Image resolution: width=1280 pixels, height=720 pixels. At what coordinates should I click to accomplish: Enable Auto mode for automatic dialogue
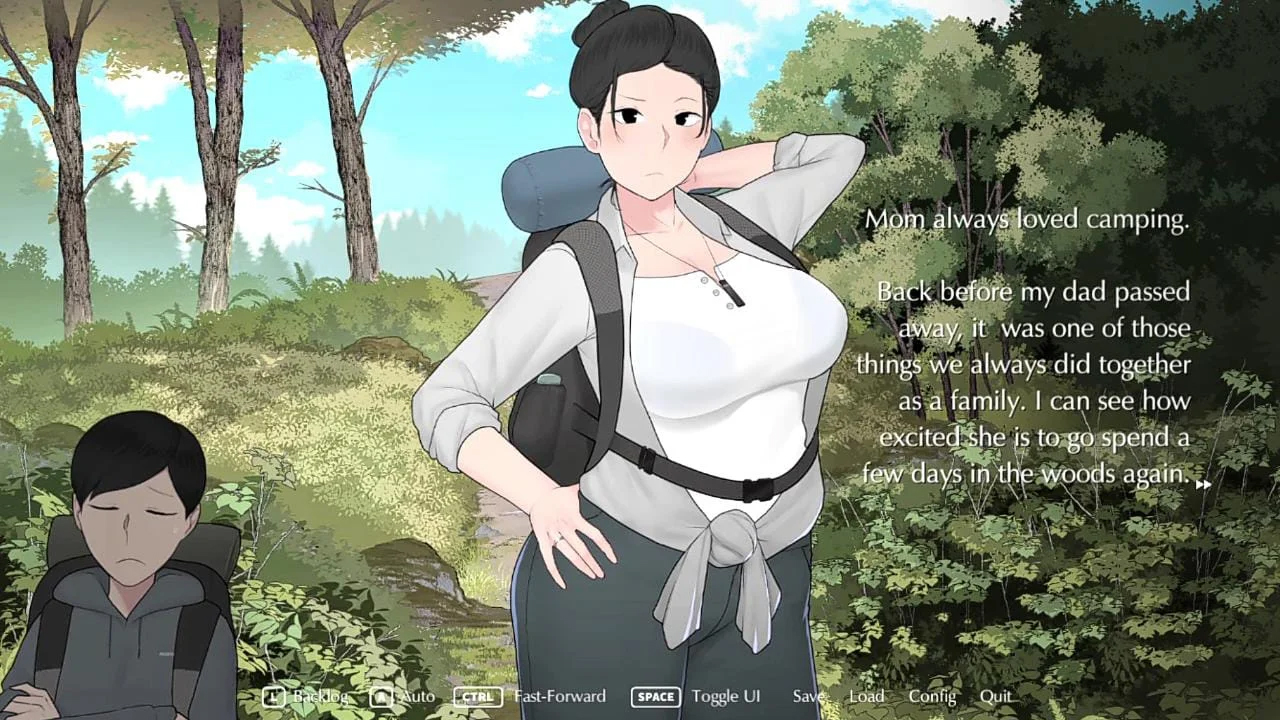418,696
